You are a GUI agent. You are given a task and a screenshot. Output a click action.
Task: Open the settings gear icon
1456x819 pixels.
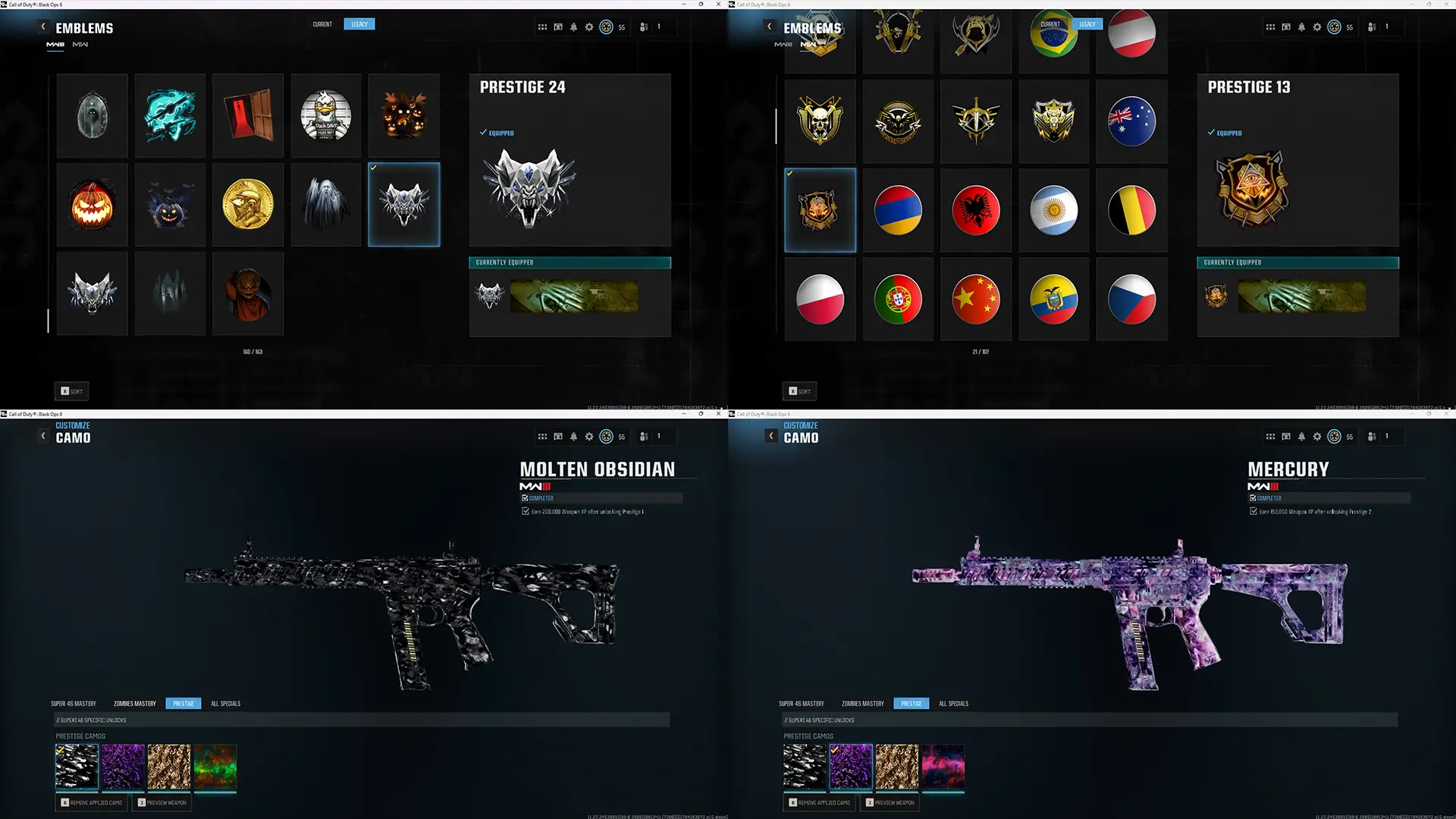click(588, 27)
